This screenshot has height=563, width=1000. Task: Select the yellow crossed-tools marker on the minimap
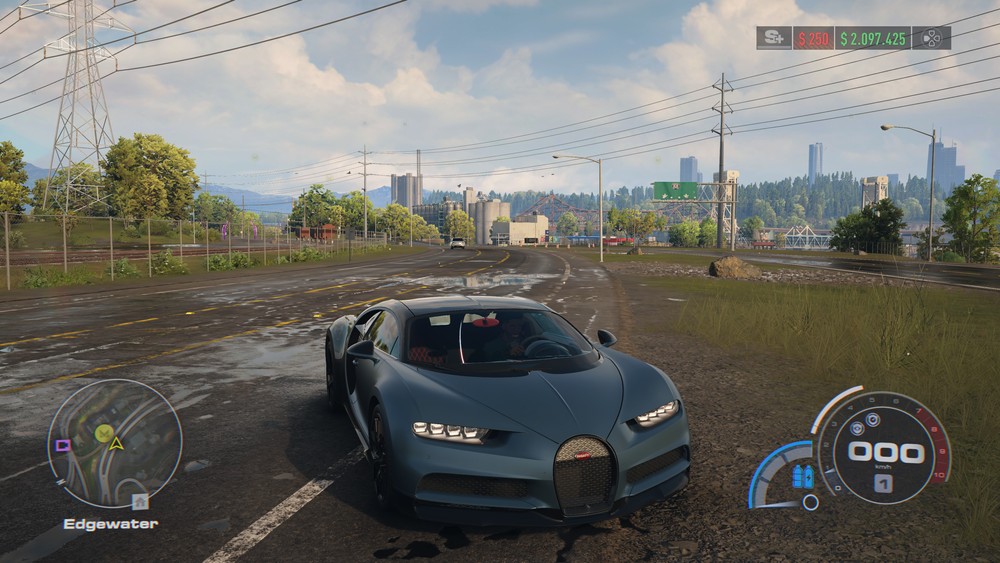pos(104,433)
